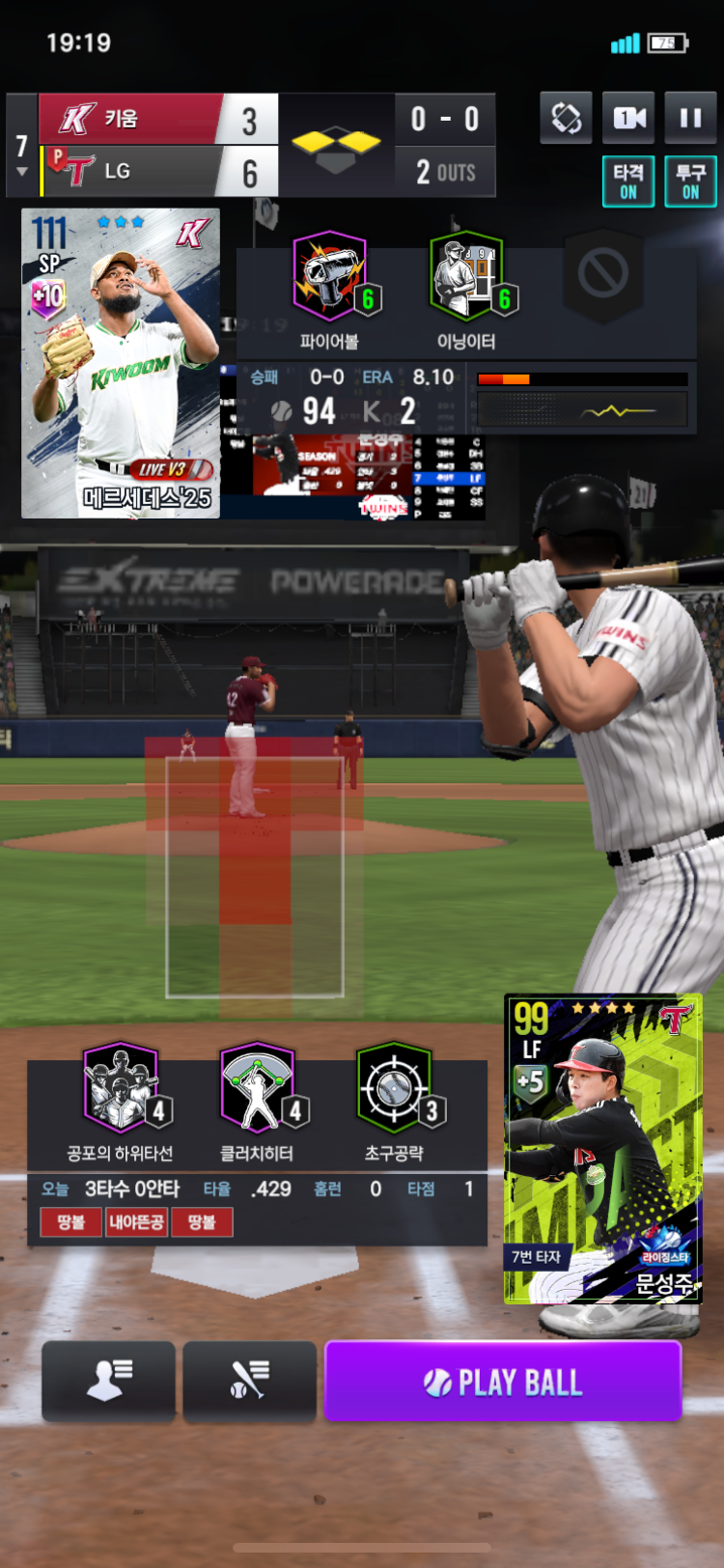This screenshot has width=724, height=1568.
Task: Open the batting order options button
Action: [x=249, y=1382]
